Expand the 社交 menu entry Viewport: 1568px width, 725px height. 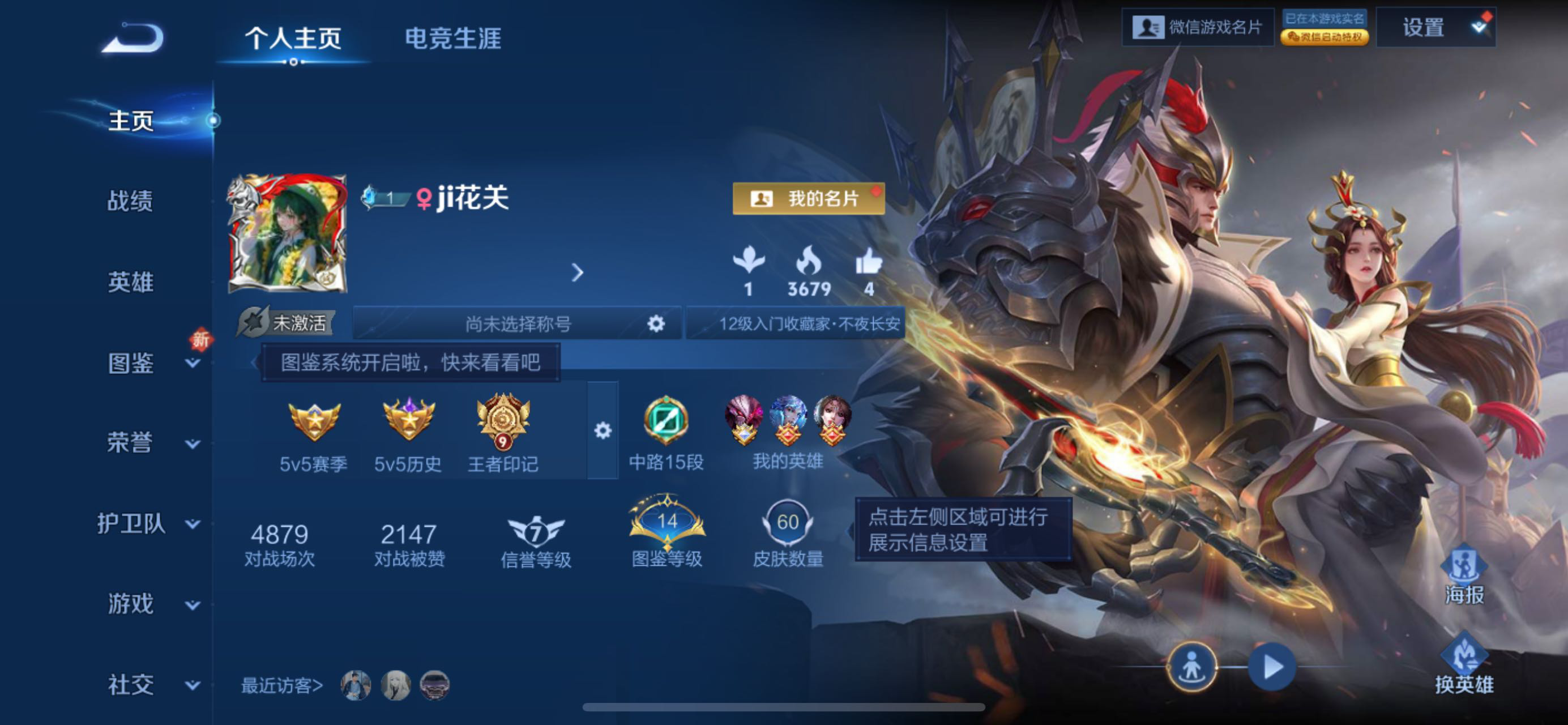pyautogui.click(x=146, y=685)
